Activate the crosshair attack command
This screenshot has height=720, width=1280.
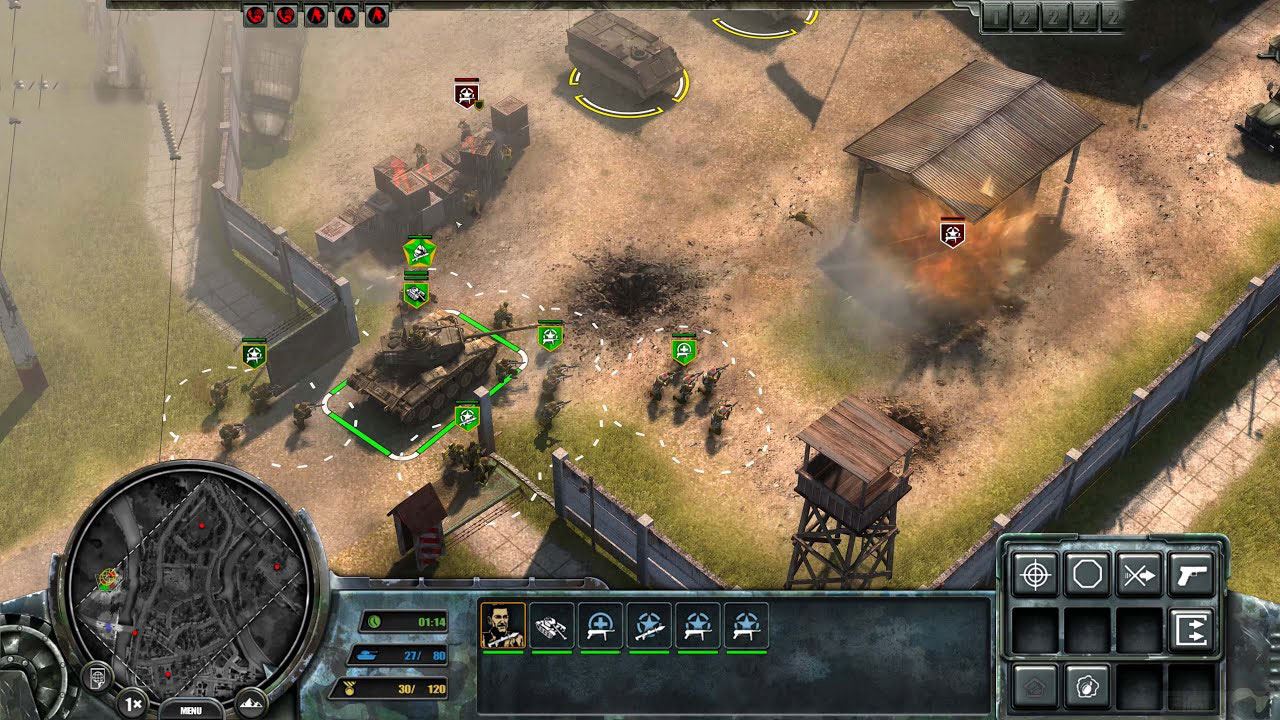(1035, 575)
